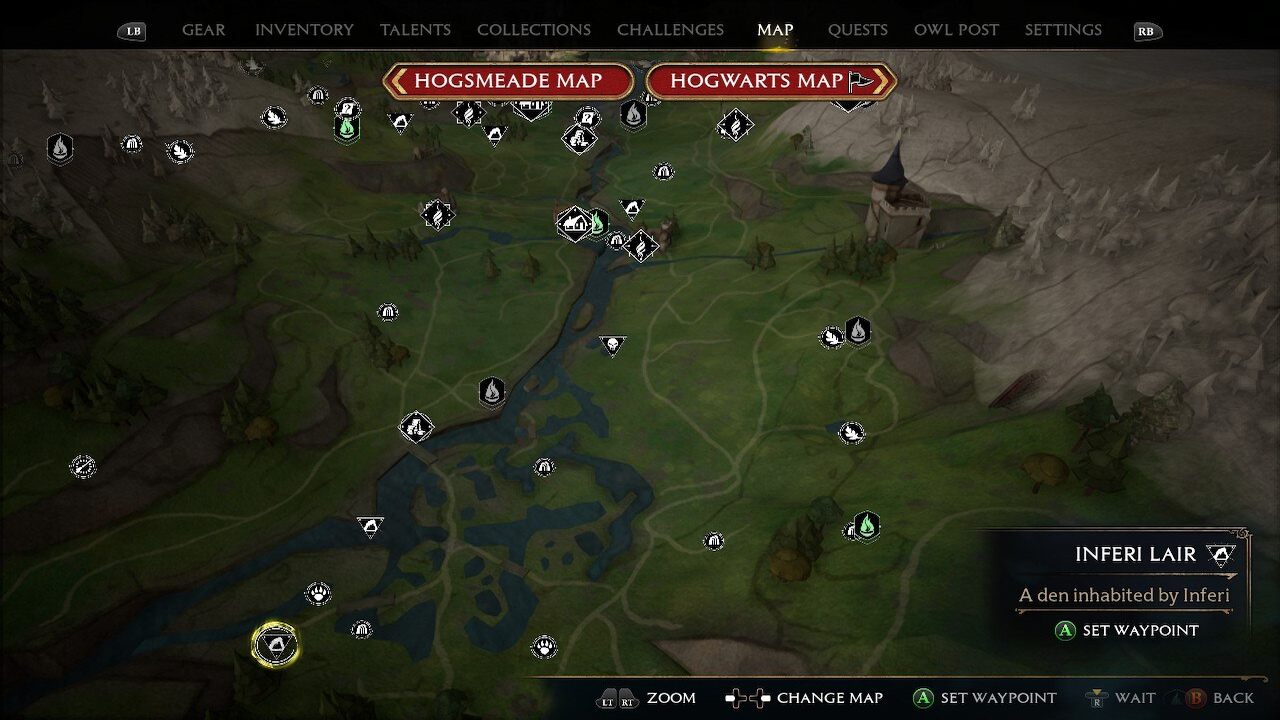Click the bandit camp house hexagon icon
The image size is (1280, 720).
pos(575,222)
